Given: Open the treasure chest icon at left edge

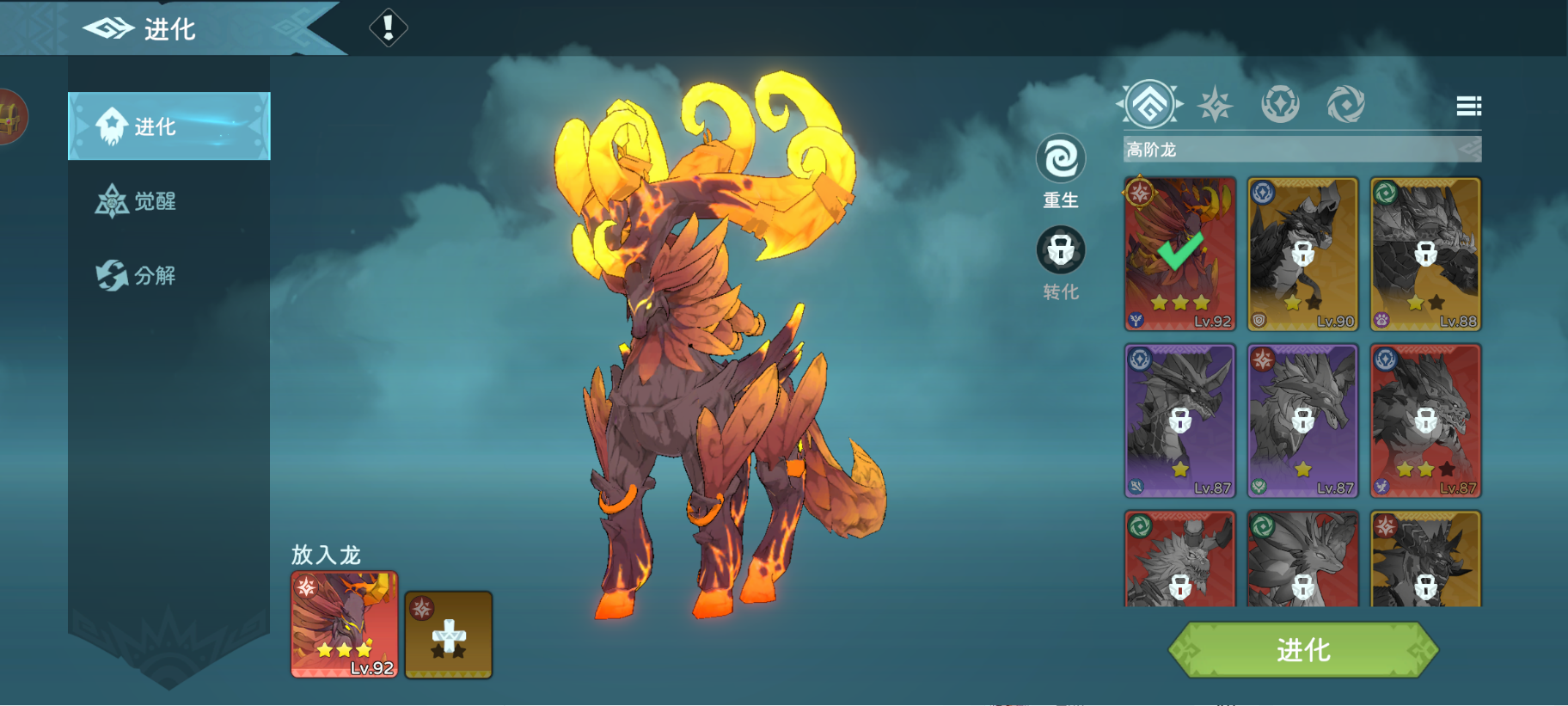Looking at the screenshot, I should tap(10, 117).
